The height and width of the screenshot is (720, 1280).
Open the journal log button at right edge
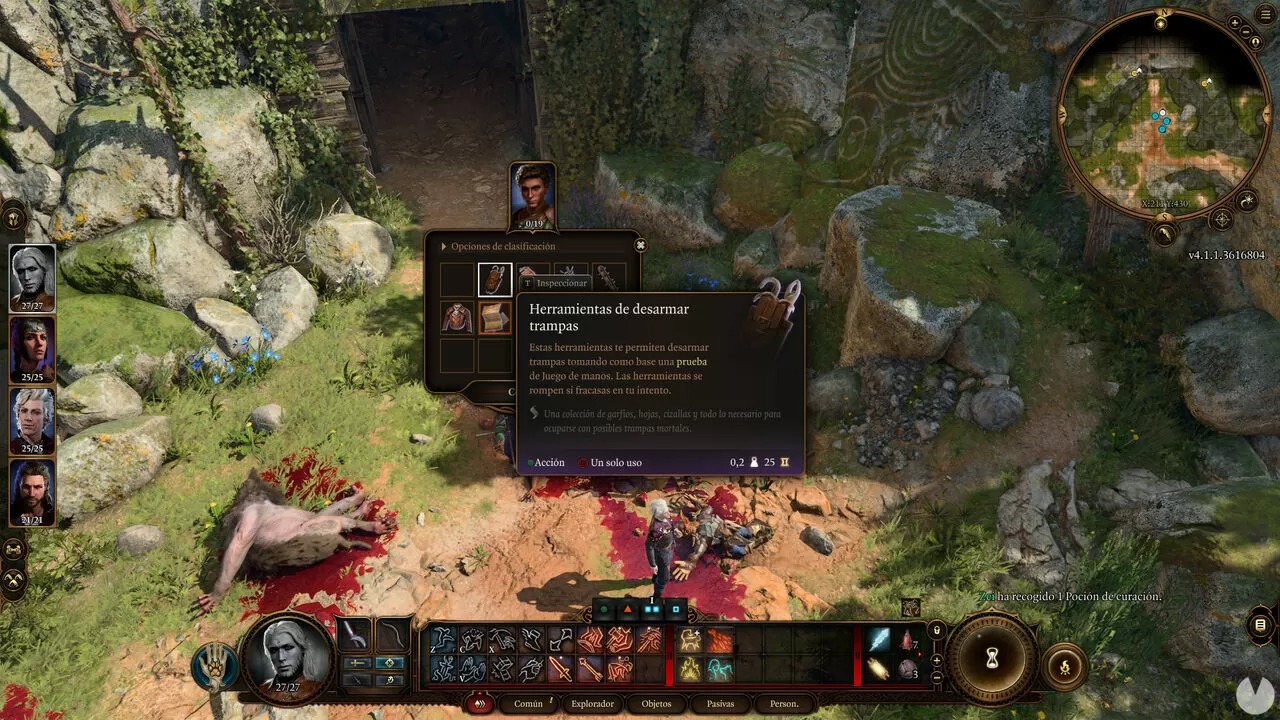[x=1260, y=626]
